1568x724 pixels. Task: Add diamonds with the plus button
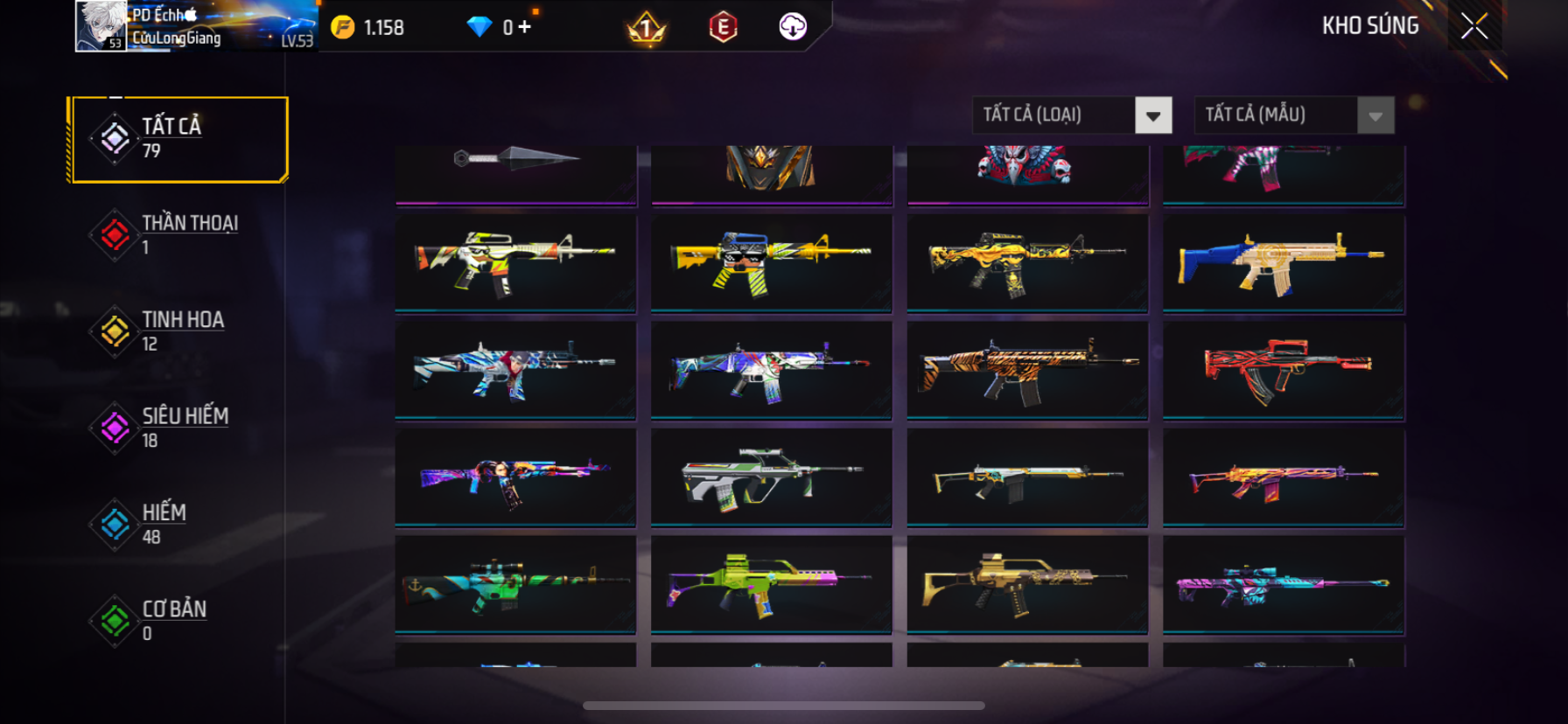[x=524, y=27]
